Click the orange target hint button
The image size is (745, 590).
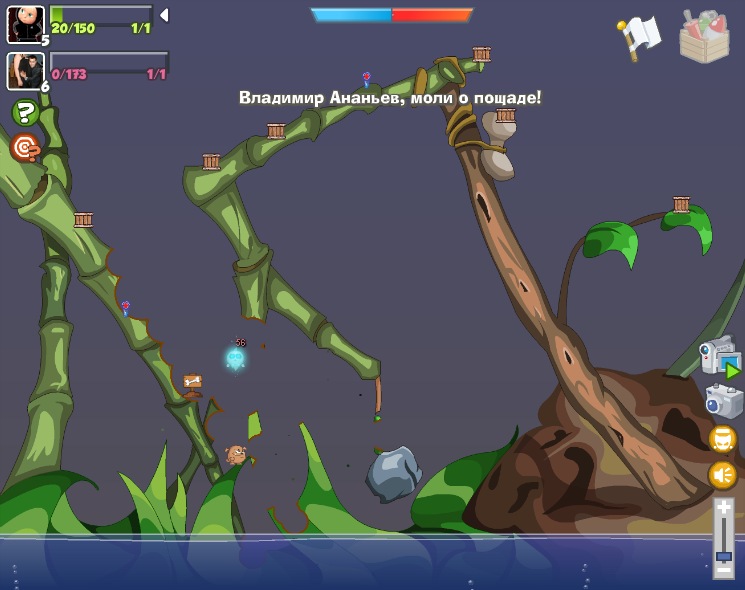[x=25, y=148]
